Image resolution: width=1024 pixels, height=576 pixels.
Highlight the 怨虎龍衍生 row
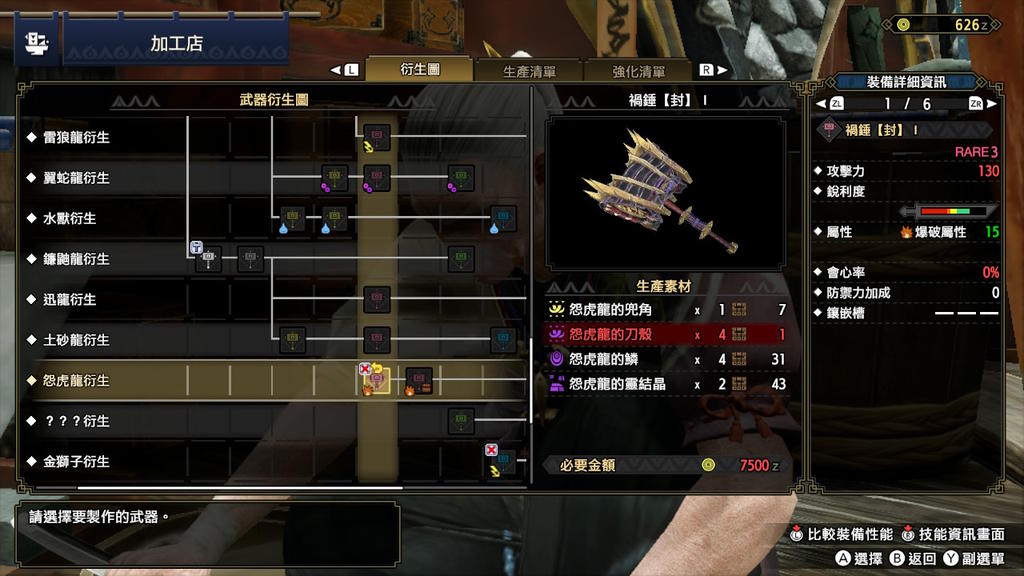click(76, 381)
